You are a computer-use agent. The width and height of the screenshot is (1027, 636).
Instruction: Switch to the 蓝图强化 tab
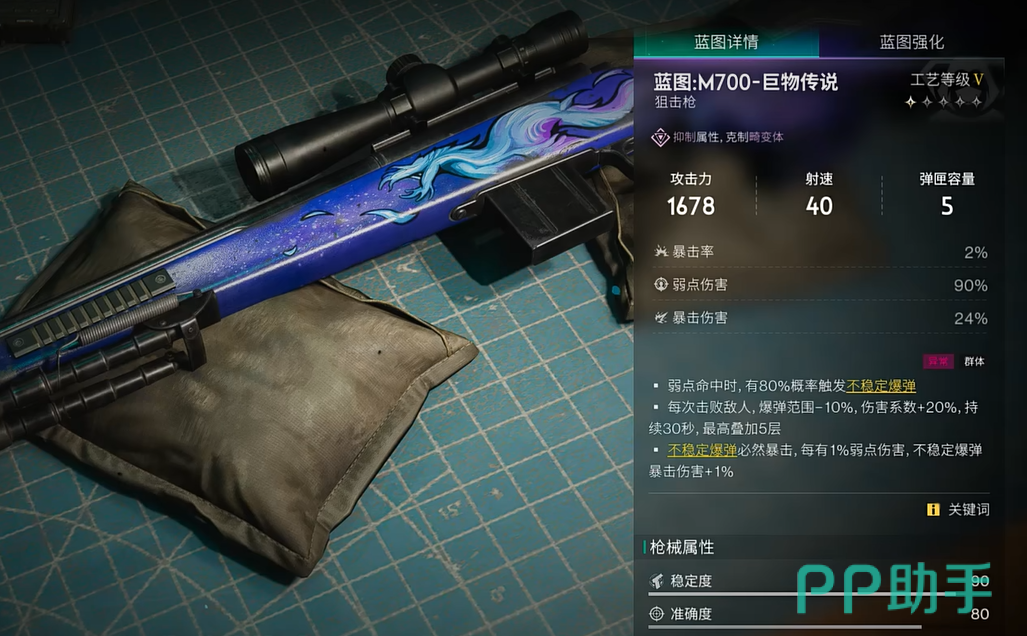pos(911,42)
